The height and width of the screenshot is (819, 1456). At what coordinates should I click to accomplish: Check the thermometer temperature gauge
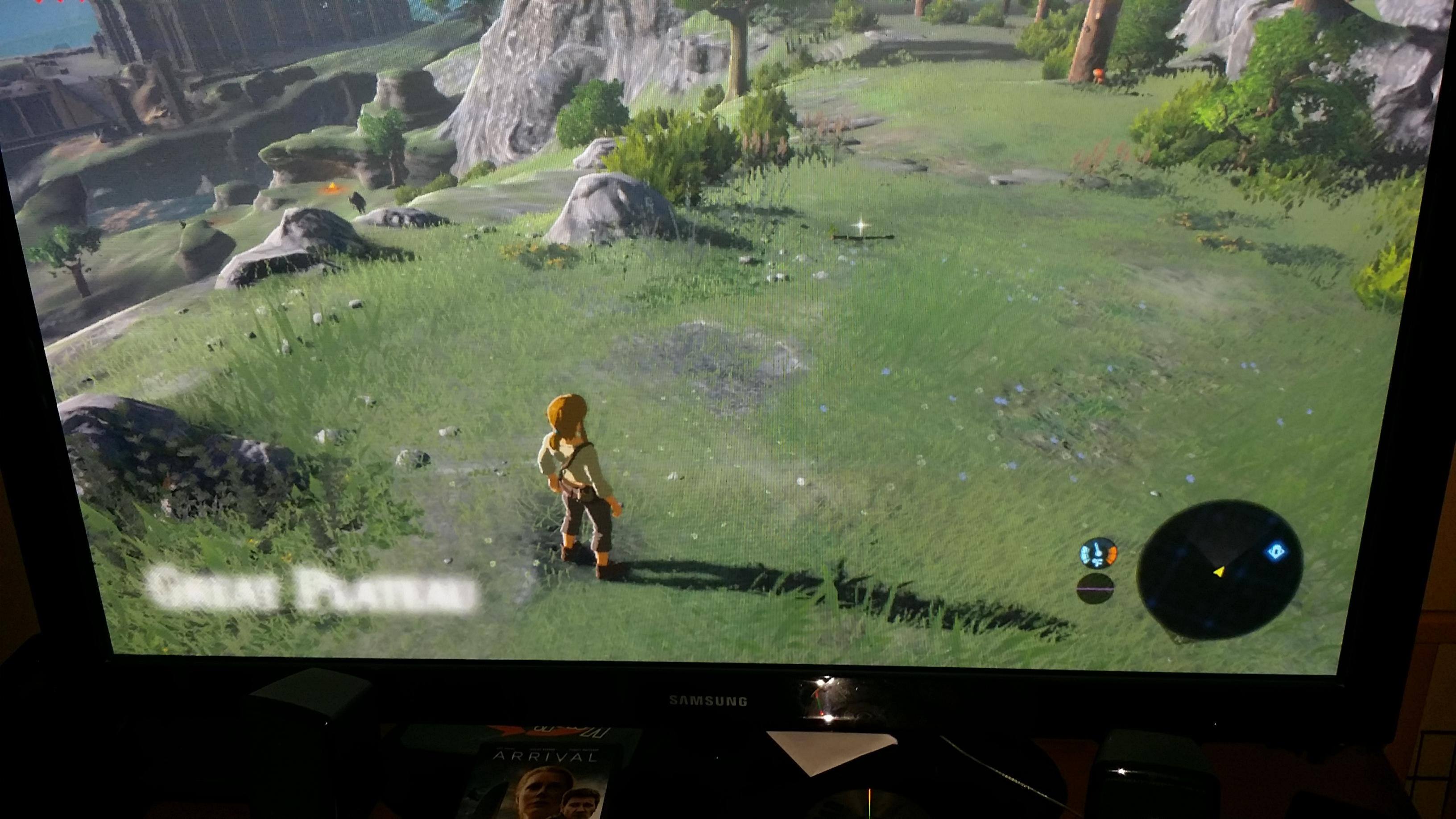(x=1098, y=553)
